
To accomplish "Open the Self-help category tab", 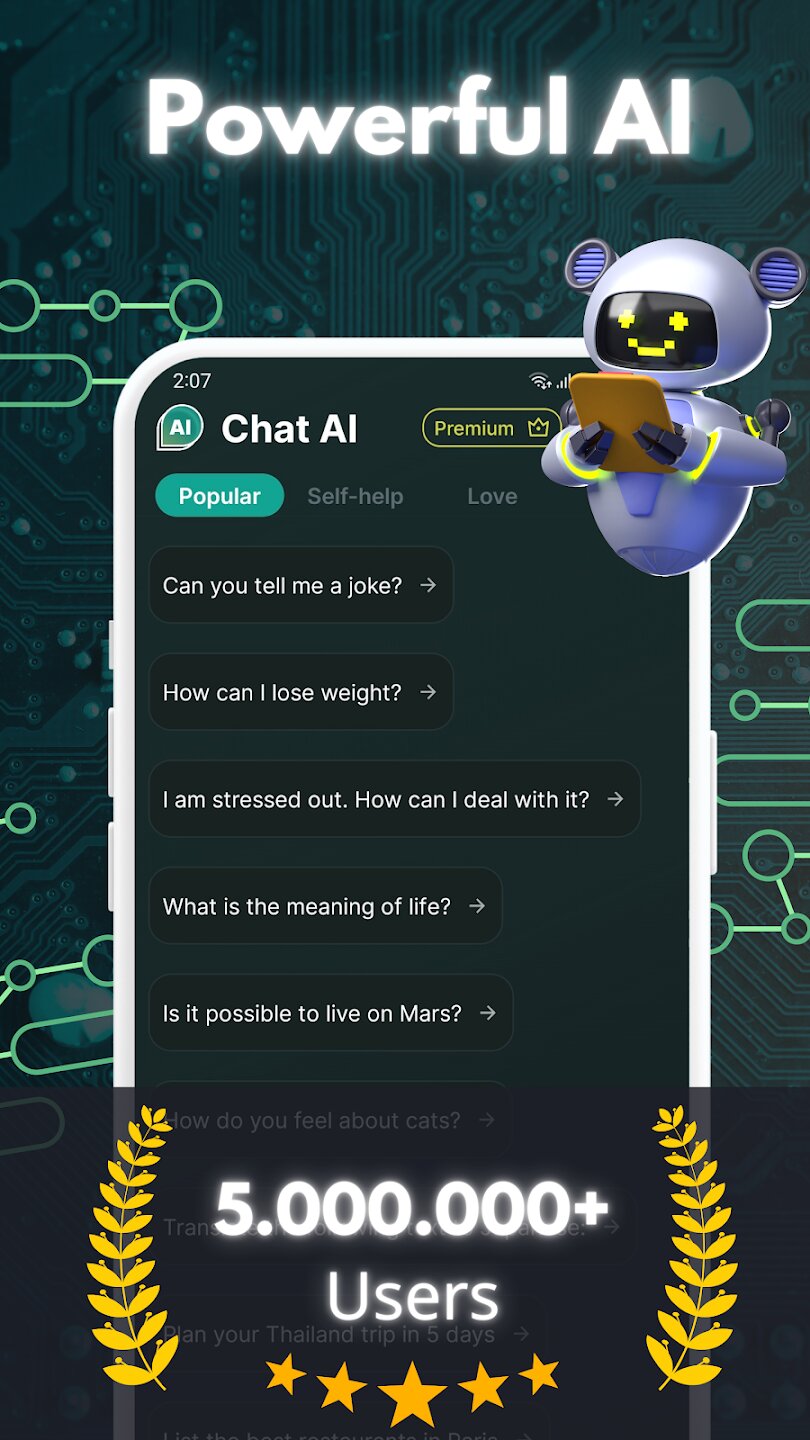I will (355, 496).
